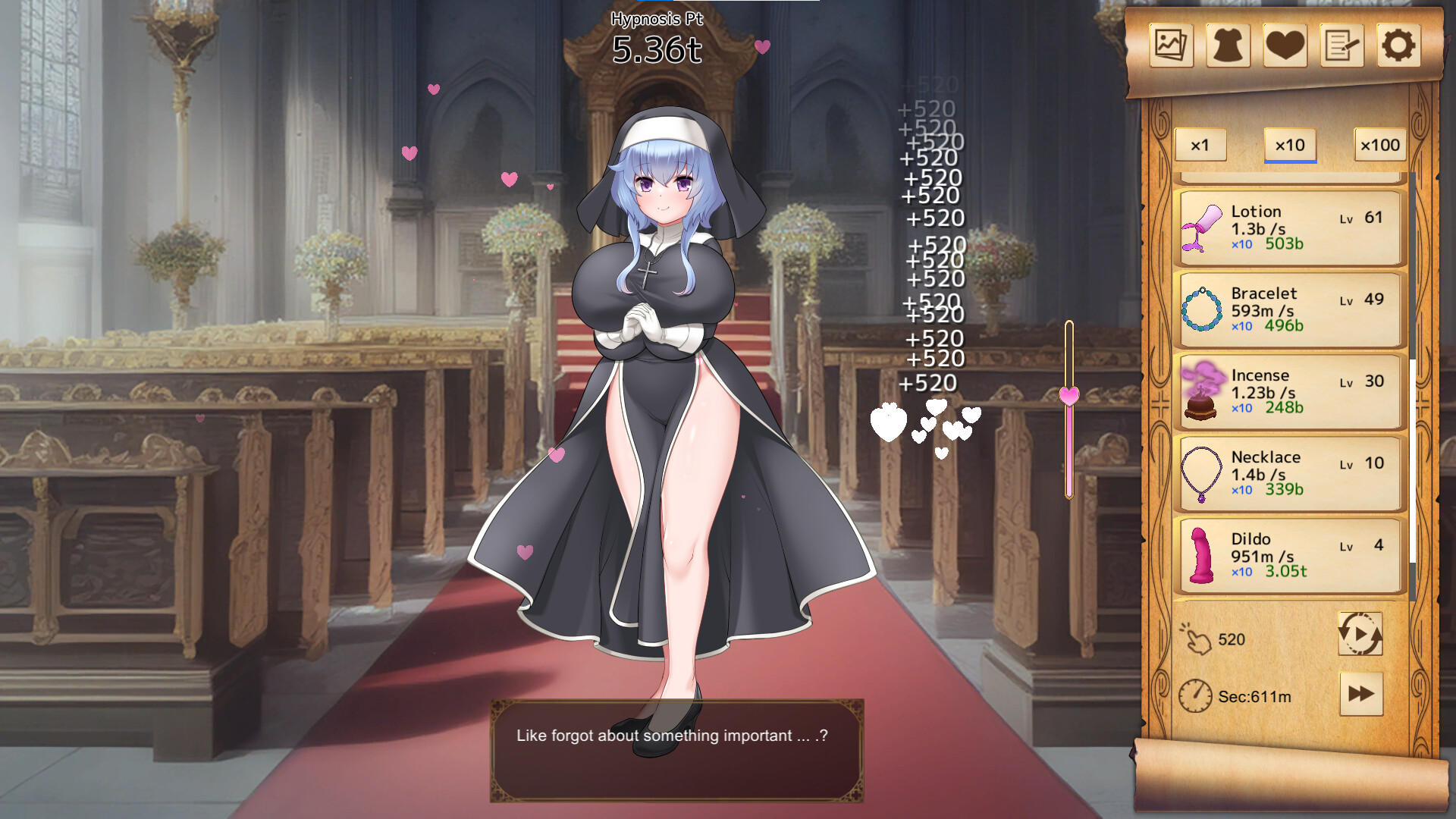
Task: Open the image gallery icon
Action: pos(1171,45)
